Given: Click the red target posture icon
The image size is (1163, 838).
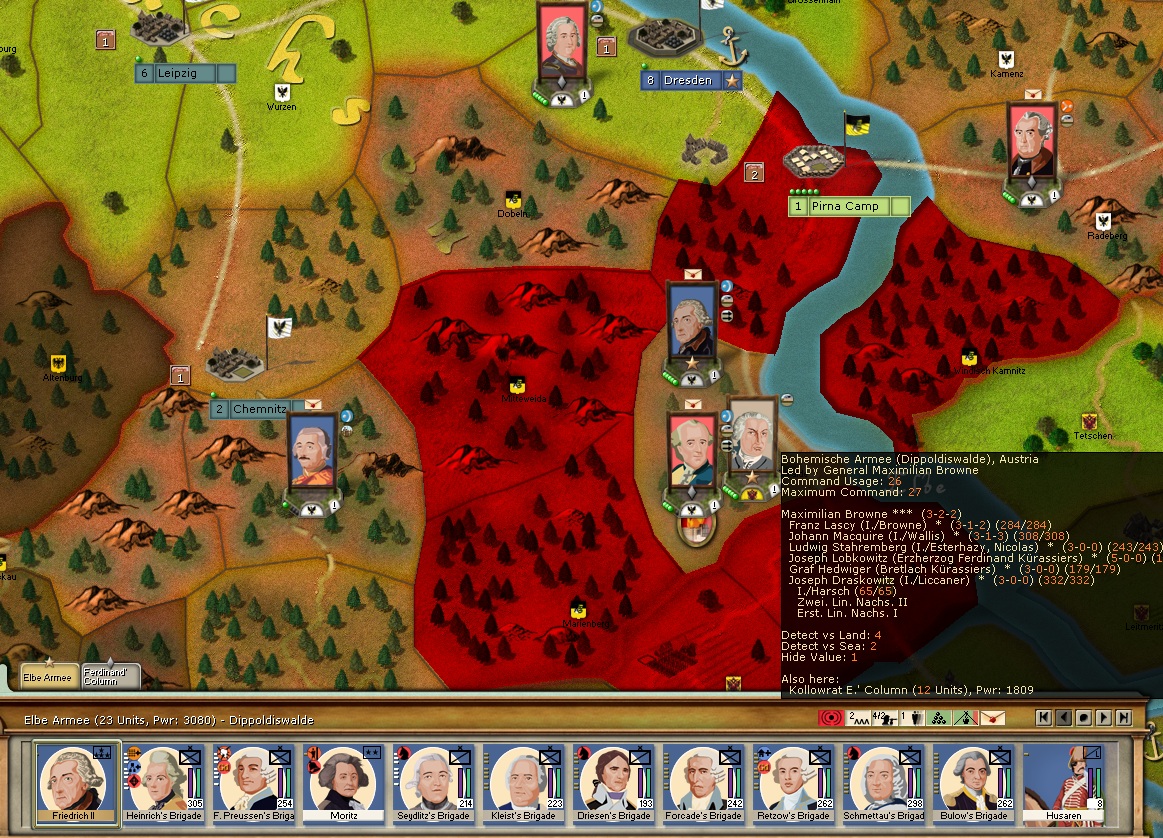Looking at the screenshot, I should pos(830,717).
